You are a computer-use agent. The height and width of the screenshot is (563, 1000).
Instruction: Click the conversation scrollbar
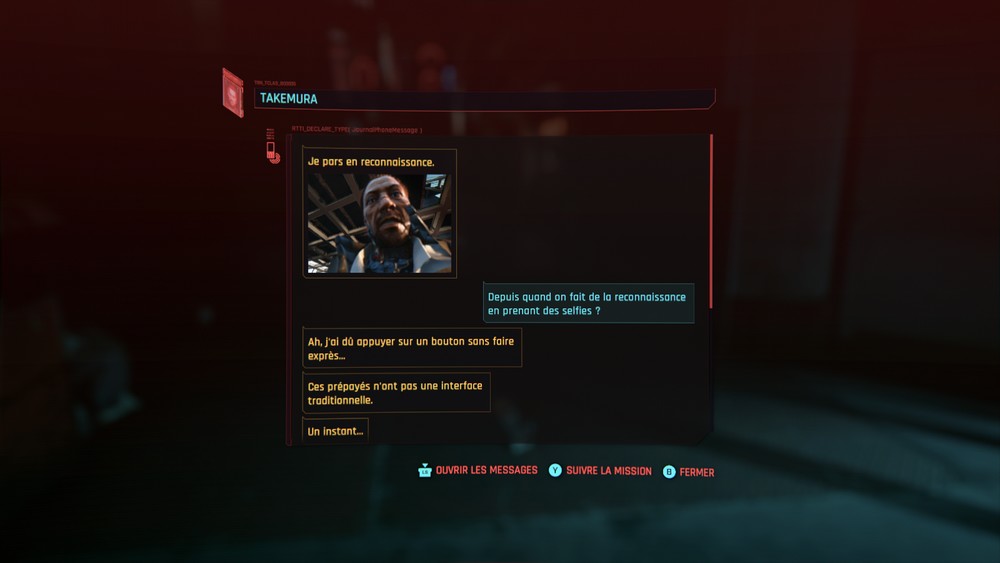pos(711,220)
